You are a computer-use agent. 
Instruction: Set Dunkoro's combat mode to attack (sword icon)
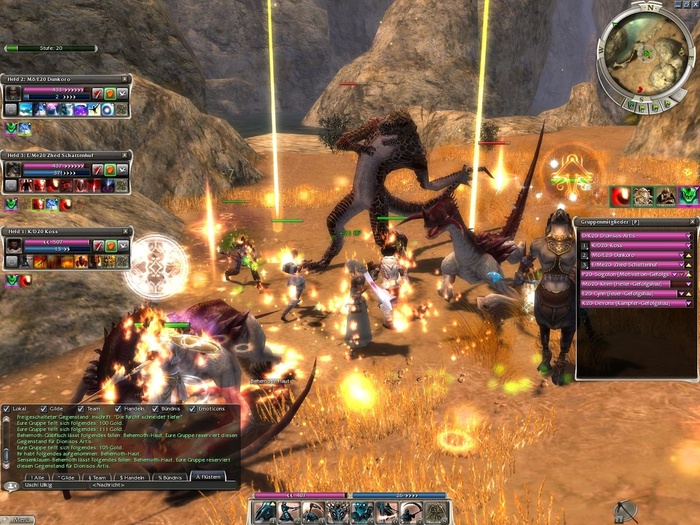click(x=98, y=93)
